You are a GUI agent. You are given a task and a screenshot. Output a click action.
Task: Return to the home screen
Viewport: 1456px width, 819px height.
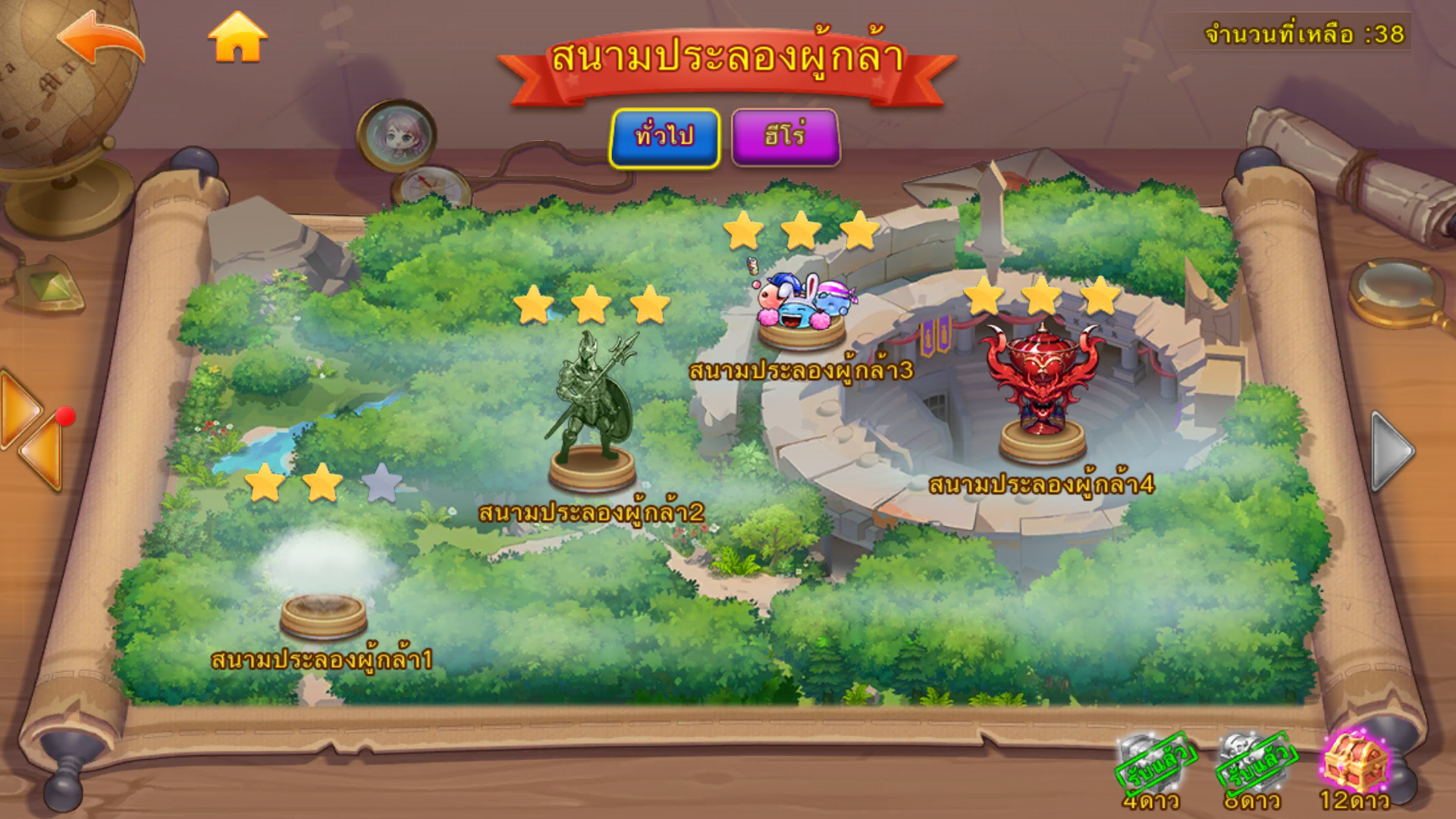(237, 38)
